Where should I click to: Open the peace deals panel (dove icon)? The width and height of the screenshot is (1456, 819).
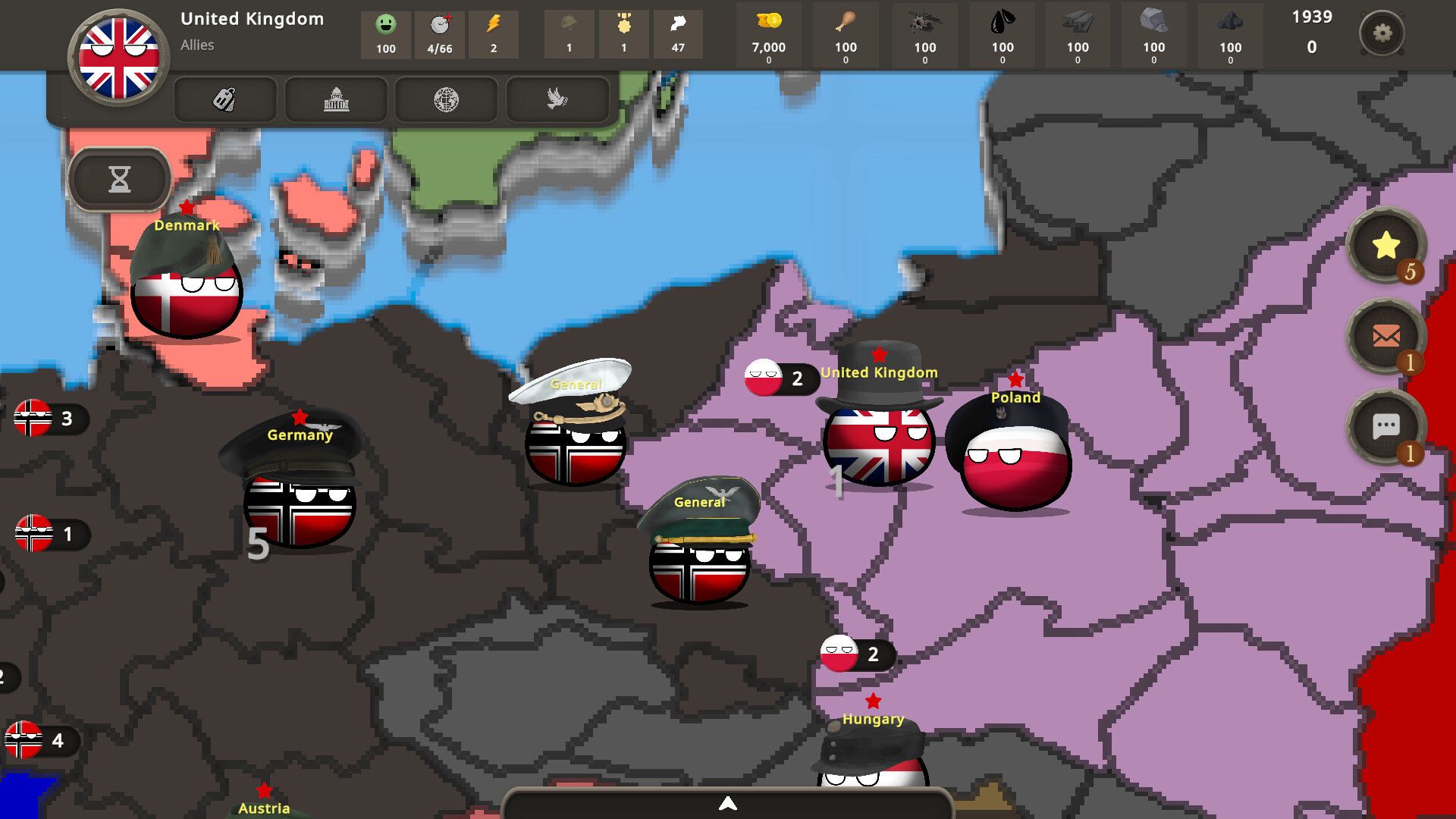click(556, 99)
